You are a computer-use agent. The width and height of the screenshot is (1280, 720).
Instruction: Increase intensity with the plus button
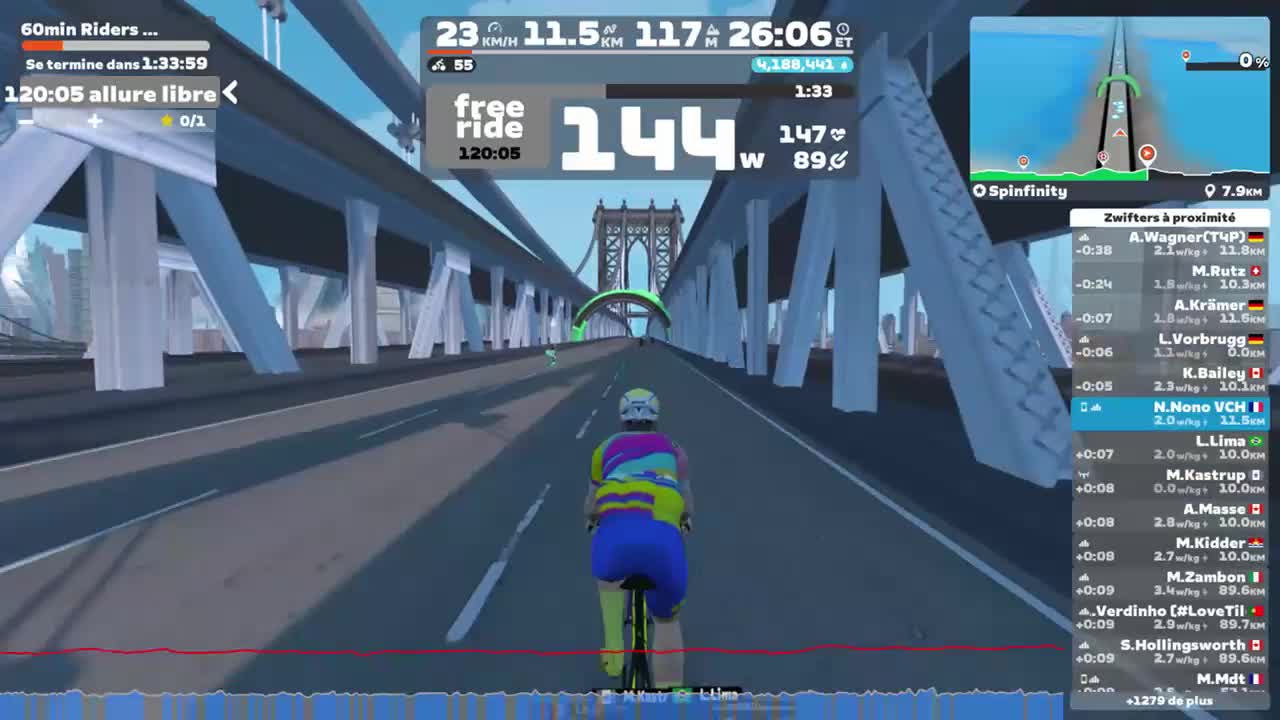tap(93, 121)
